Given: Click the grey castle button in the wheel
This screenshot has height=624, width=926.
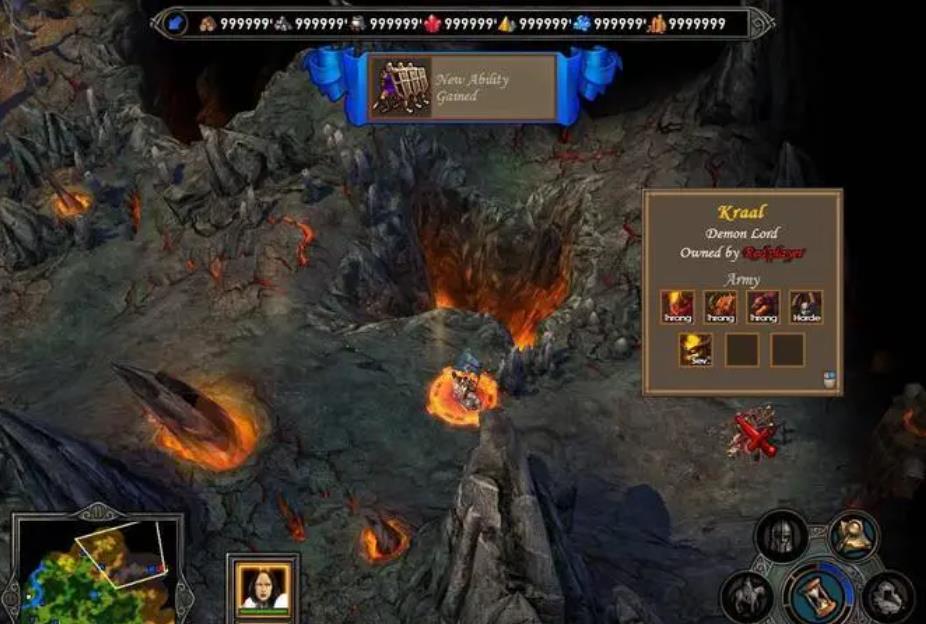Looking at the screenshot, I should coord(888,597).
